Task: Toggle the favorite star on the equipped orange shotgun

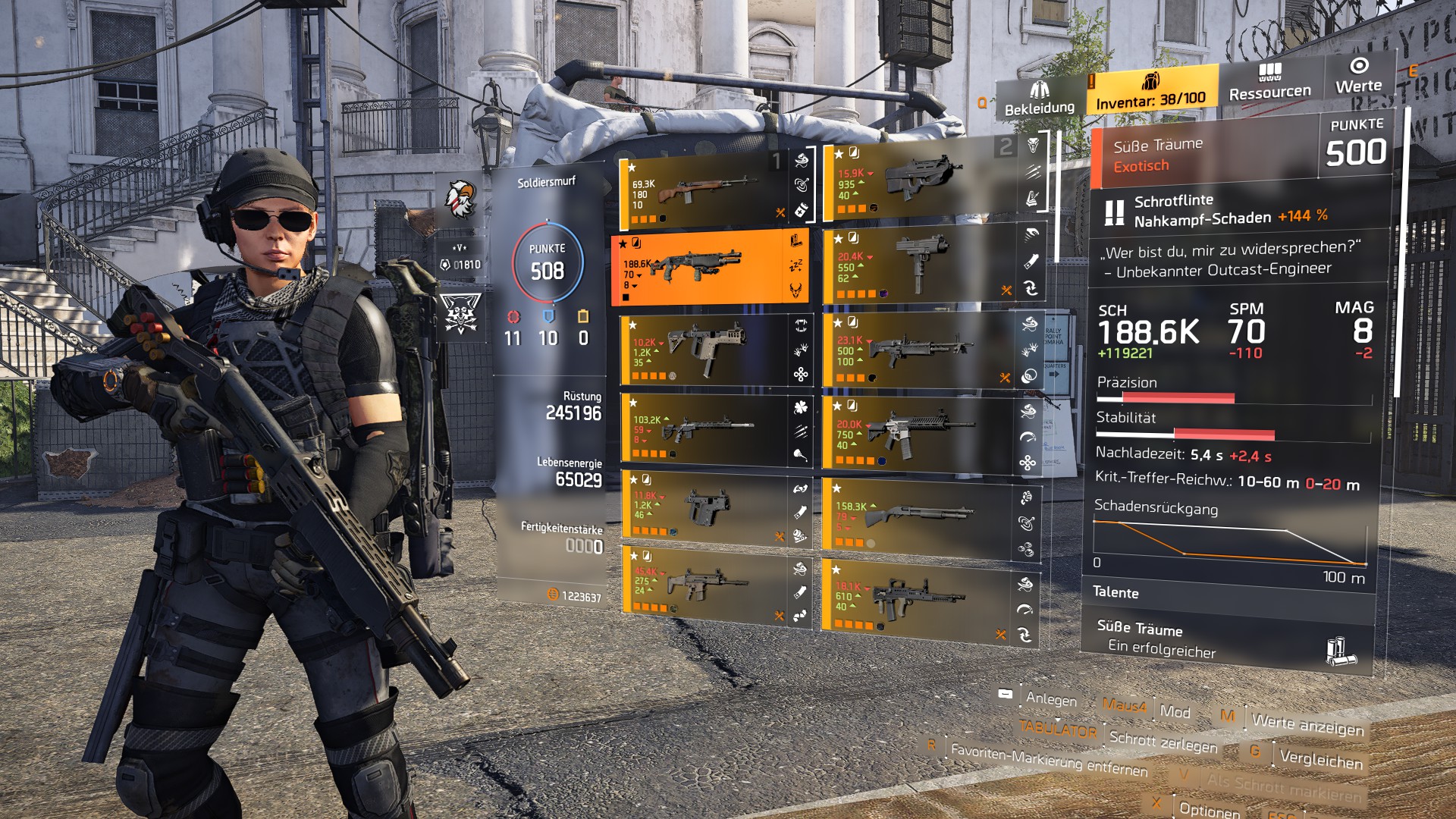Action: [622, 243]
